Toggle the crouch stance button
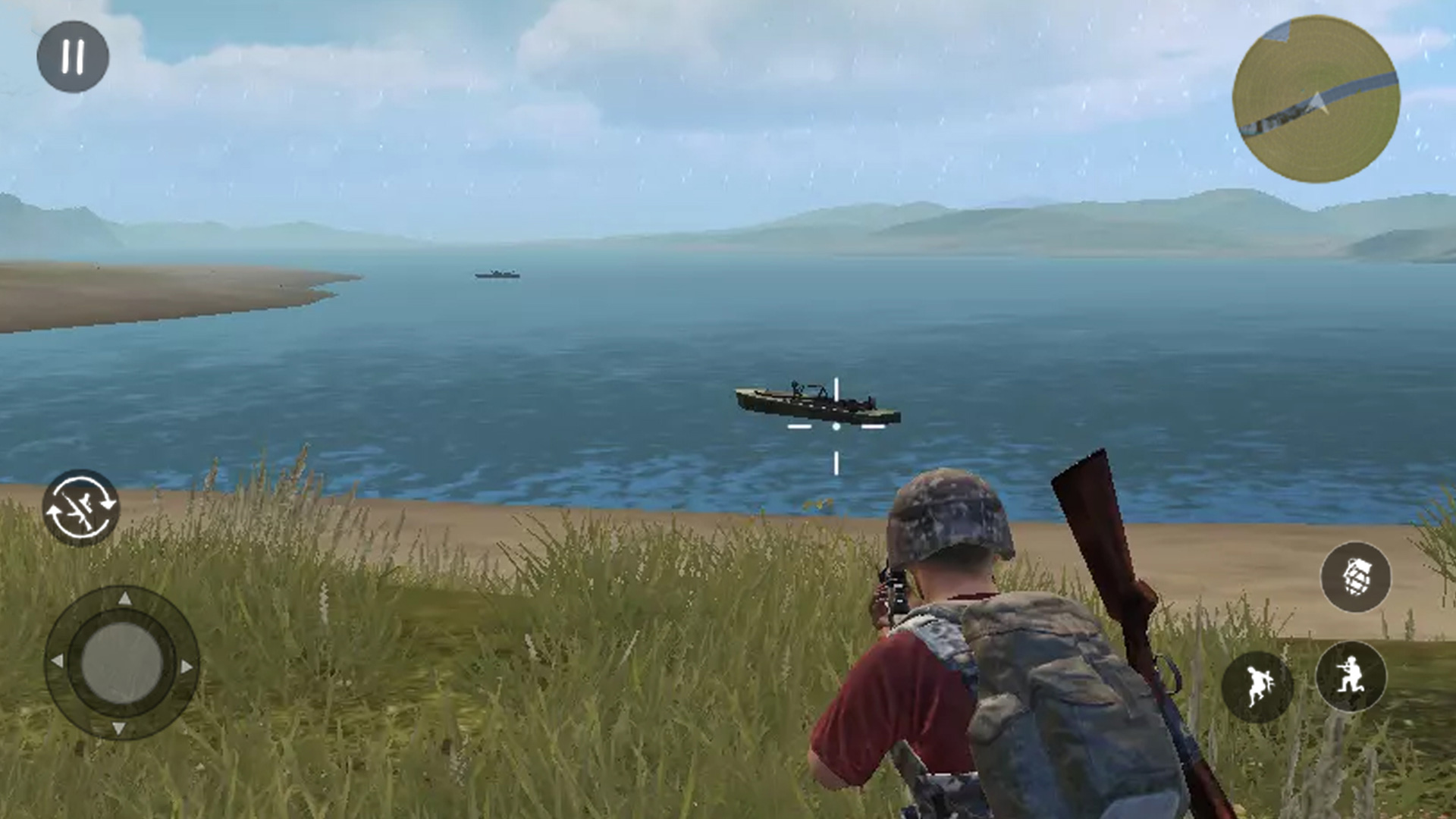 click(x=1351, y=676)
